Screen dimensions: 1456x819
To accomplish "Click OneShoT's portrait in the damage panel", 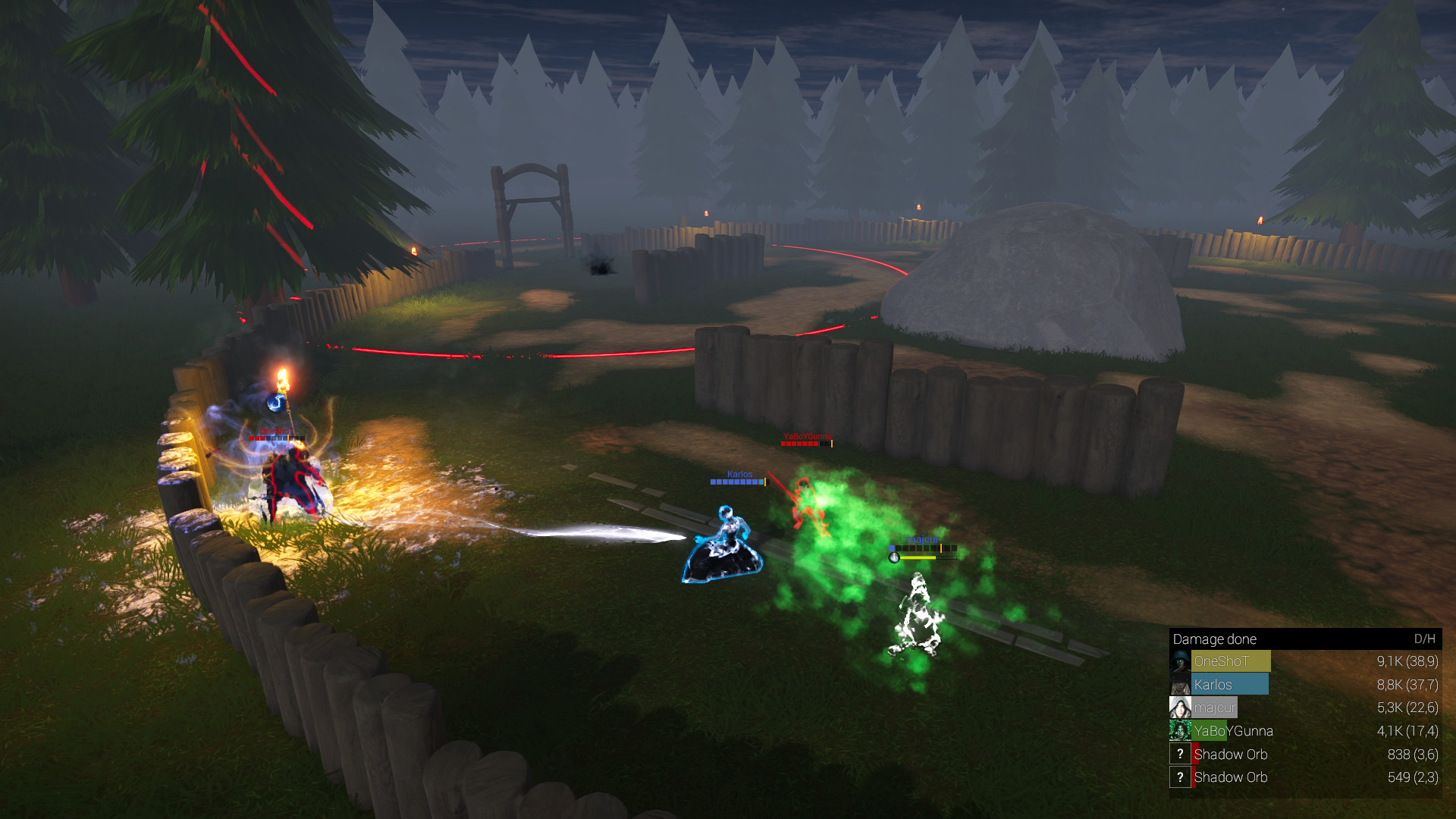I will tap(1180, 661).
